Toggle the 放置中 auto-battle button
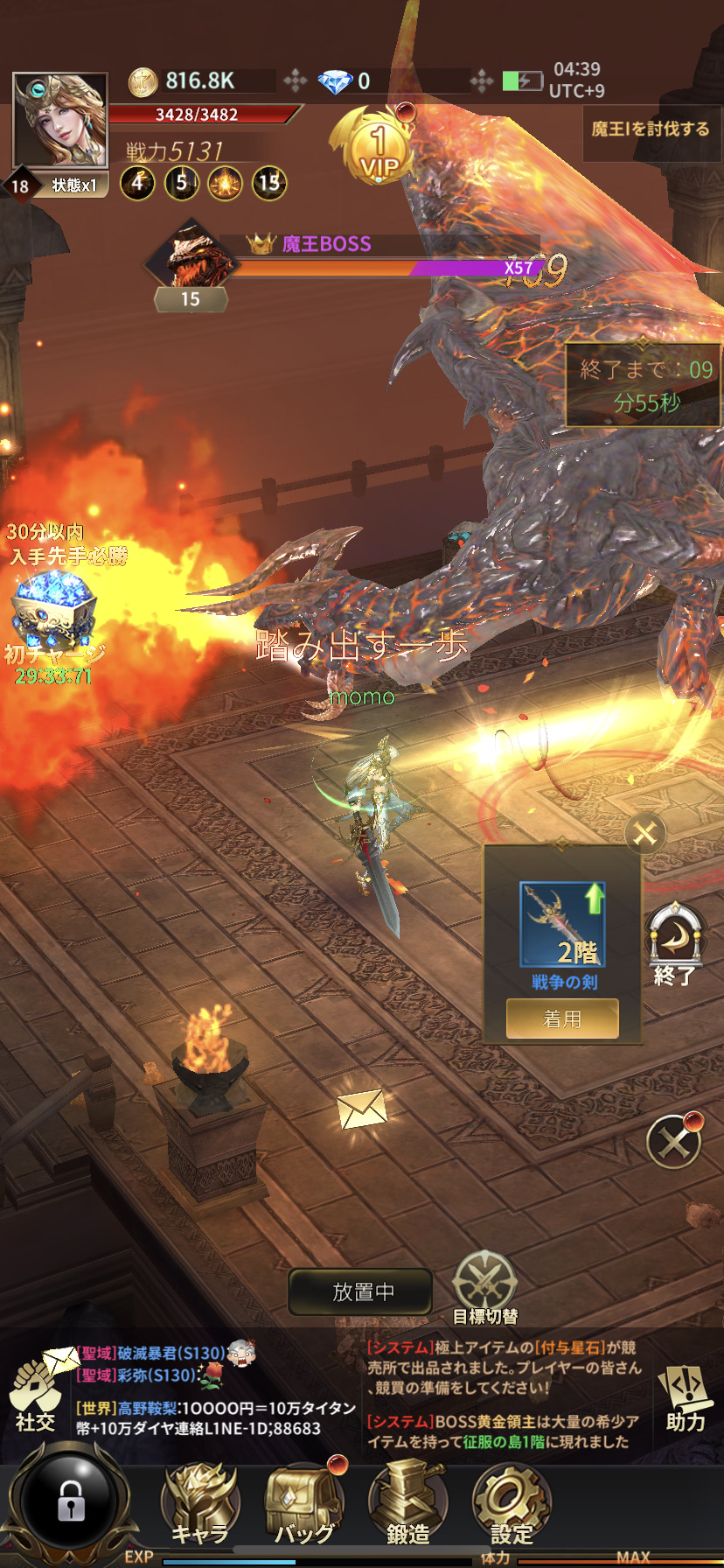The image size is (724, 1568). pos(360,1291)
